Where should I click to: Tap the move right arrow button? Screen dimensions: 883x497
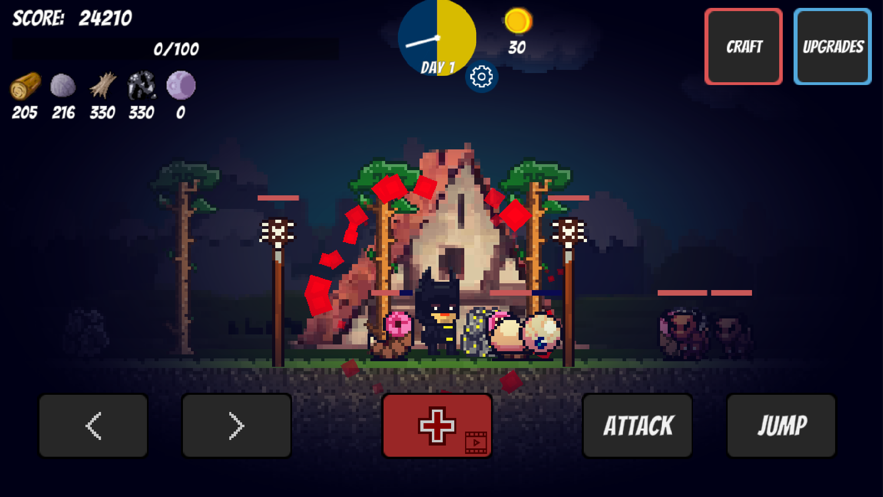tap(236, 426)
